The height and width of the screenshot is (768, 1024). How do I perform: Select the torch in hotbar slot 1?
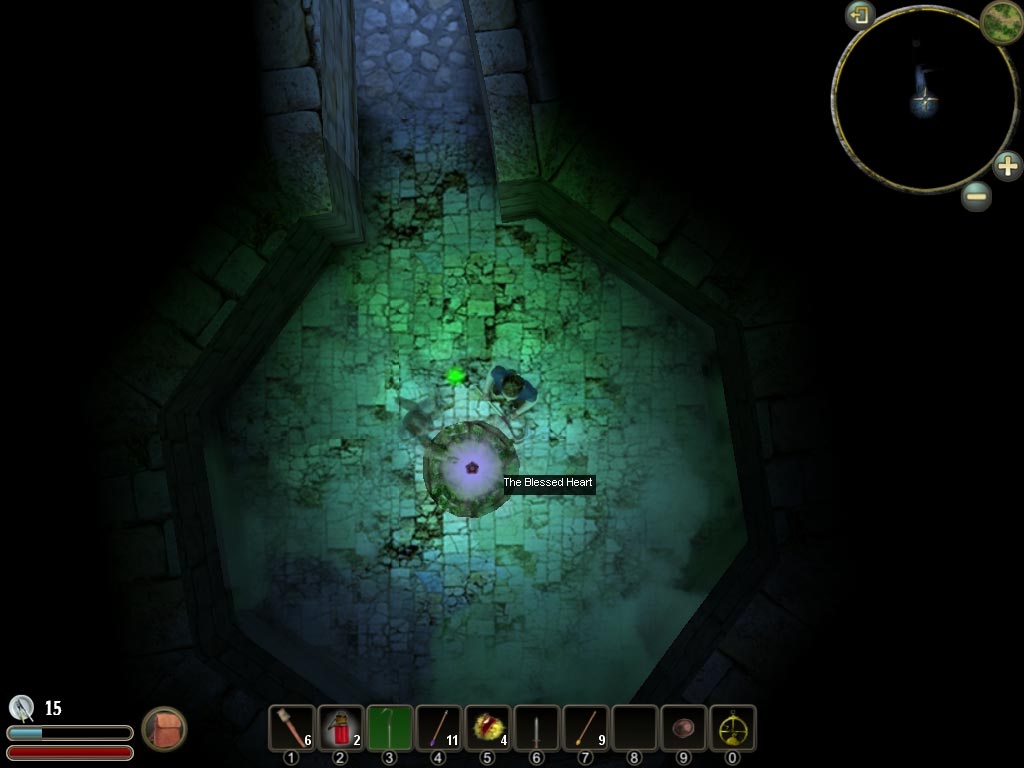292,728
